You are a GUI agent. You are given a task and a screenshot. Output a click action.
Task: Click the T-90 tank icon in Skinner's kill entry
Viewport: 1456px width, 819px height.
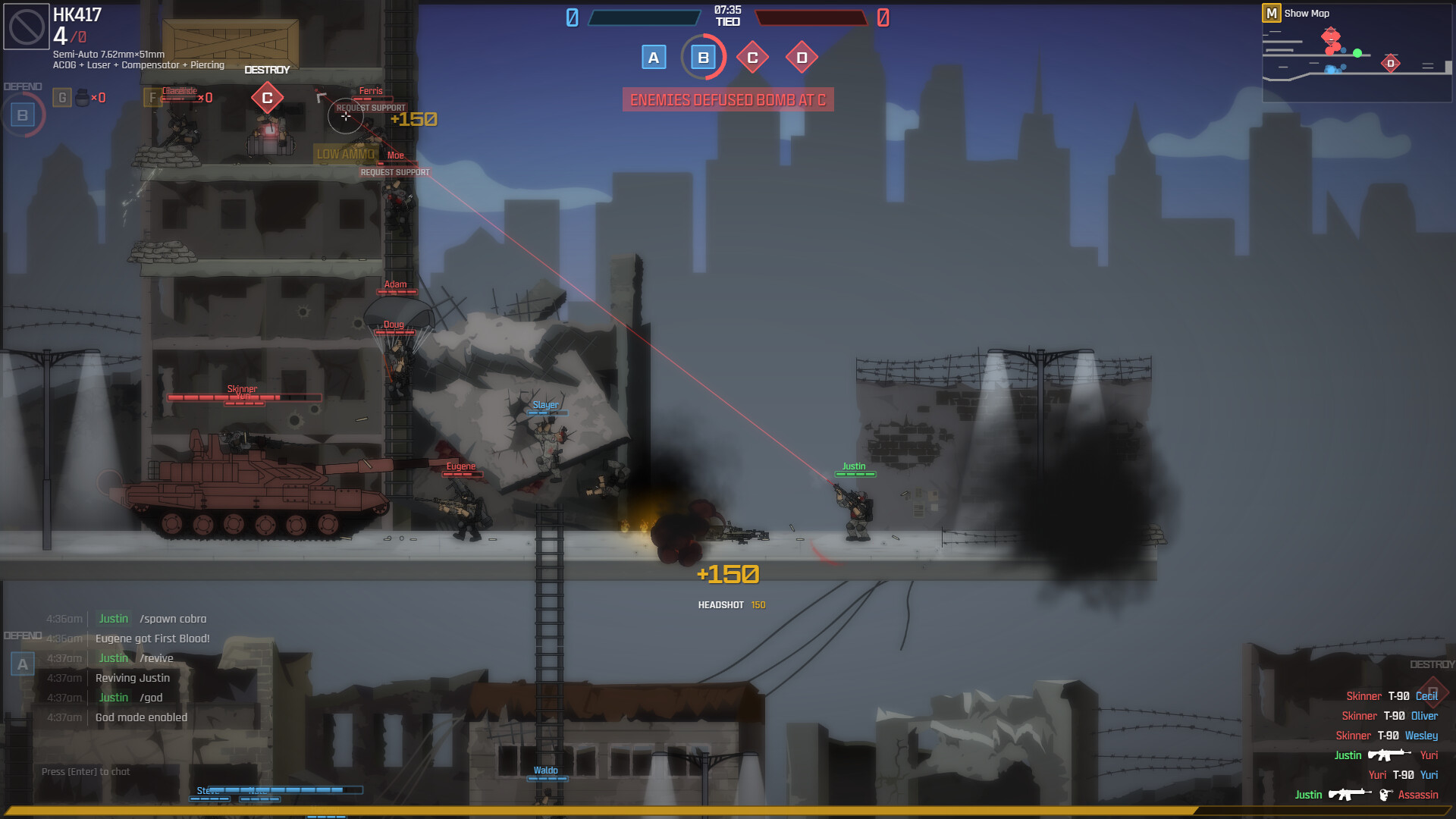point(1398,695)
